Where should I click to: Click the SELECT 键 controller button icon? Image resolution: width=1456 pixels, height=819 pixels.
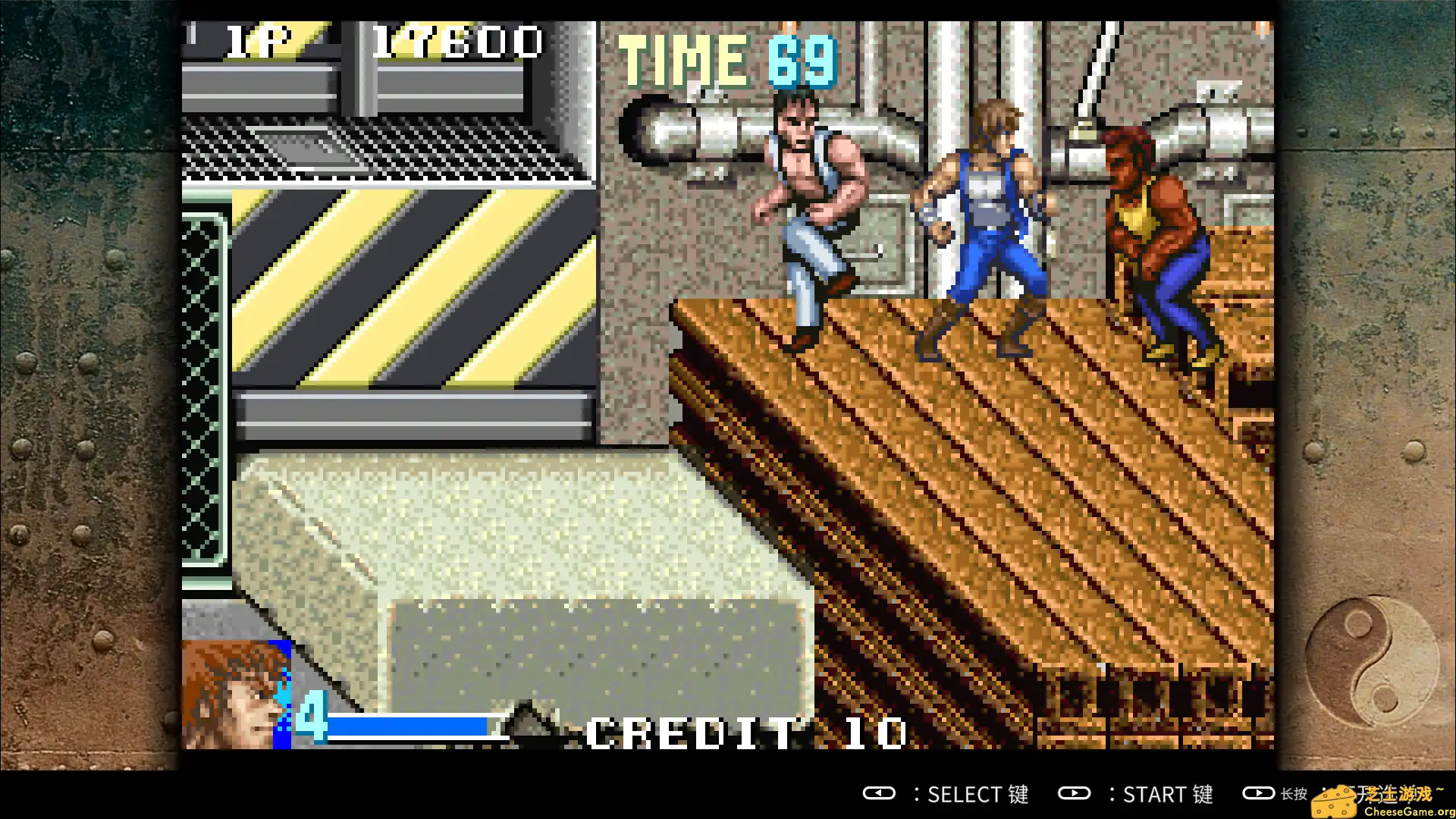click(x=880, y=793)
